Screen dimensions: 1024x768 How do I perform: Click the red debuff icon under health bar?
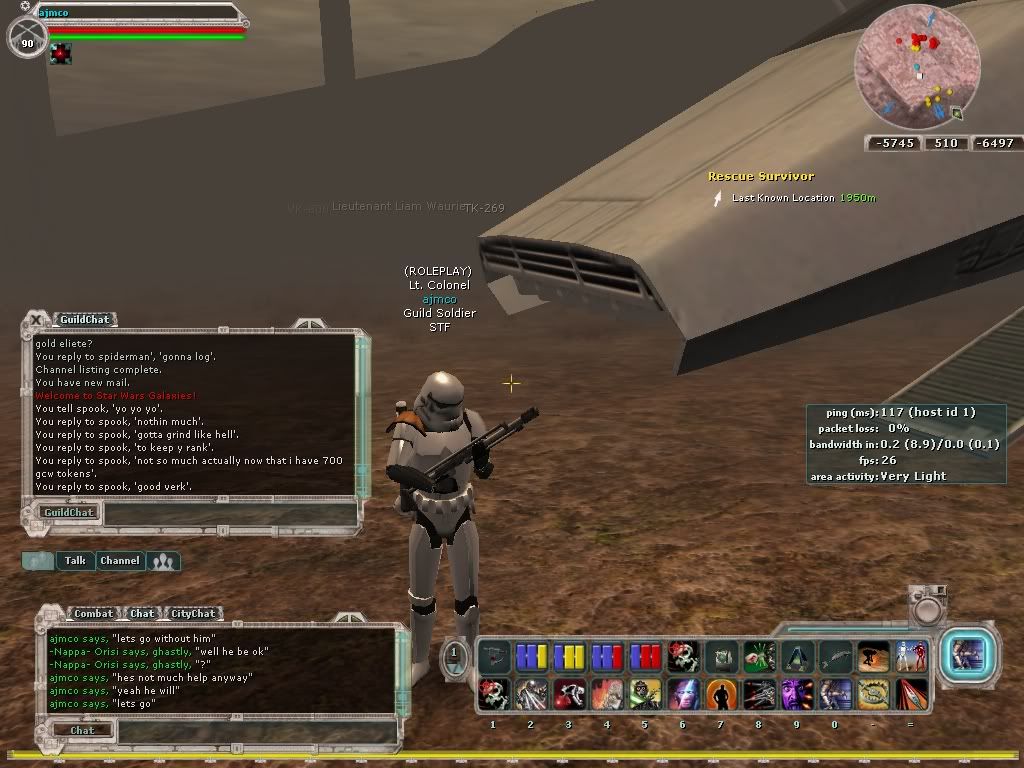coord(62,53)
